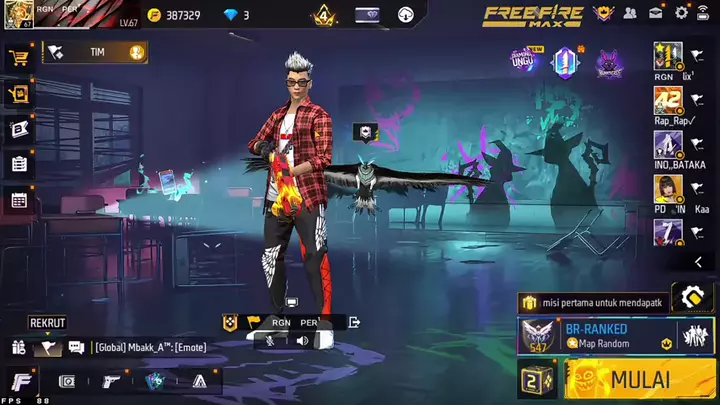Open the shopping cart store
The height and width of the screenshot is (405, 720).
(x=18, y=57)
